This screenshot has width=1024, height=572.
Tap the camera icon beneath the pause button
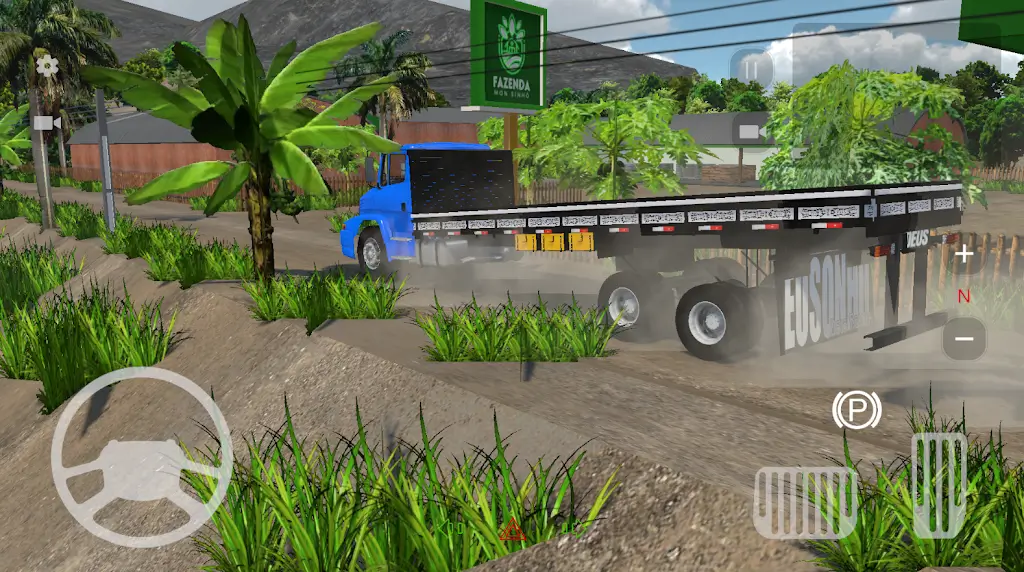751,131
